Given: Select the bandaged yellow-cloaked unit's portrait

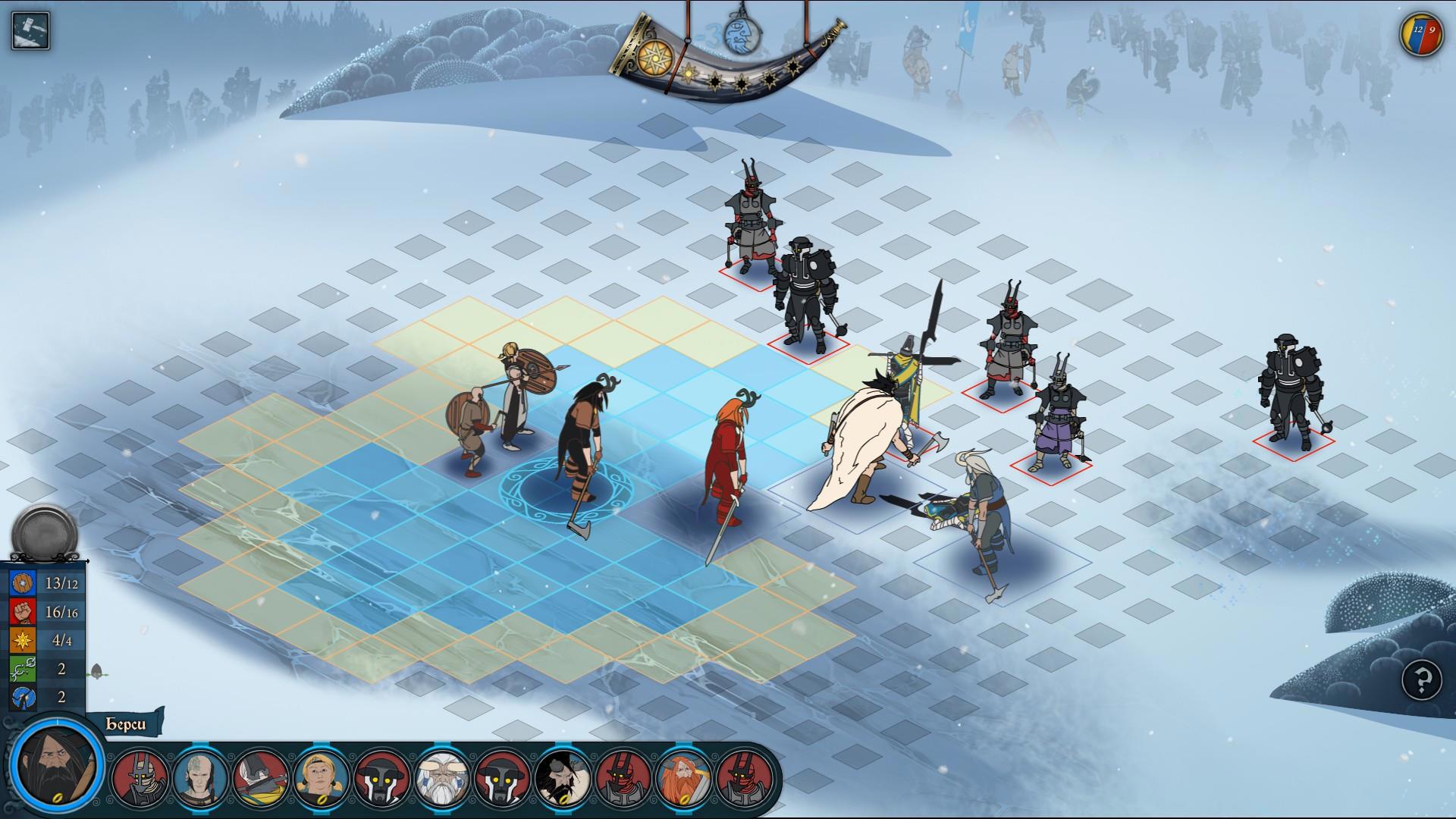Looking at the screenshot, I should tap(261, 778).
